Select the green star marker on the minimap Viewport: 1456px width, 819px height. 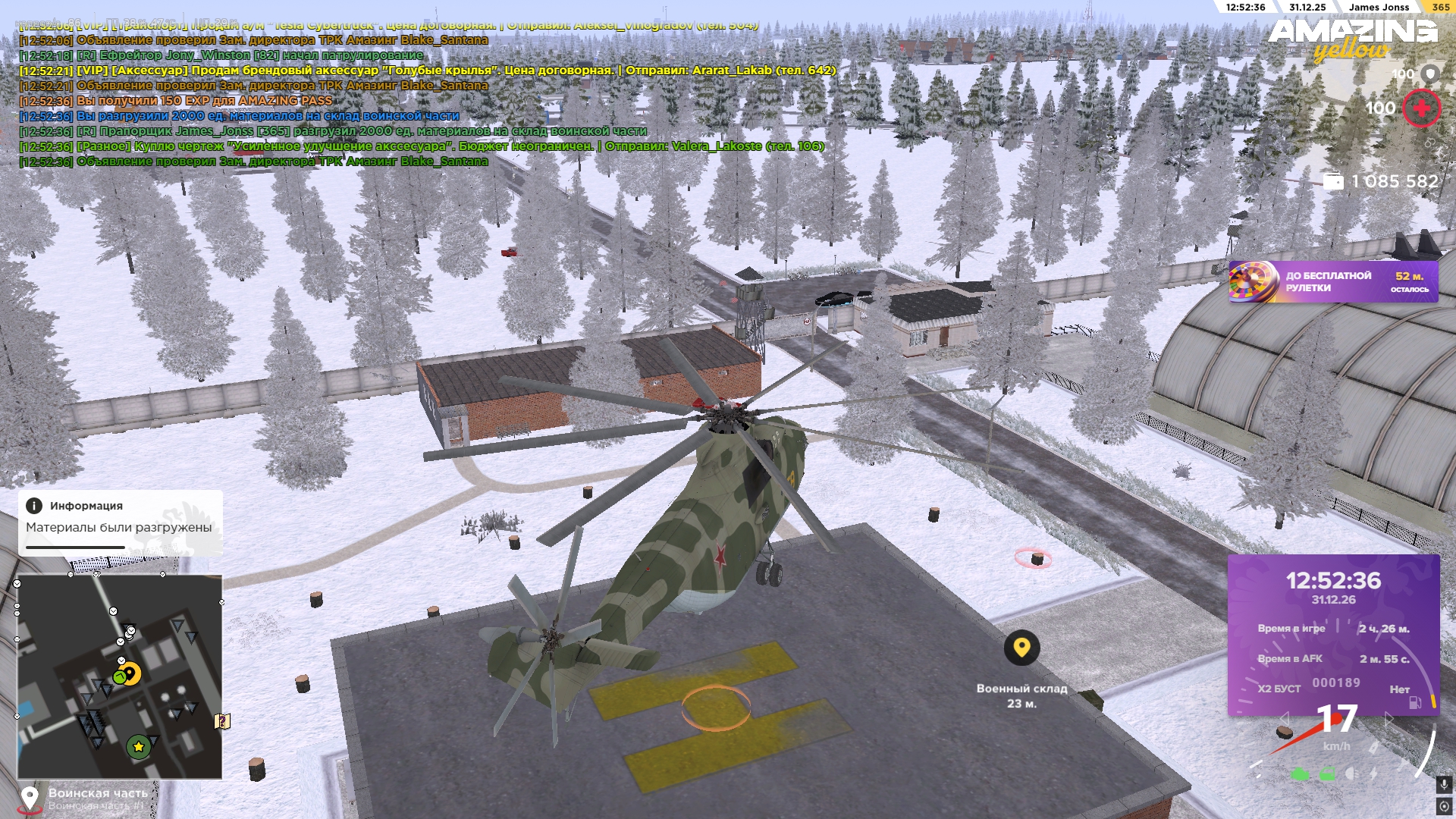pyautogui.click(x=138, y=747)
